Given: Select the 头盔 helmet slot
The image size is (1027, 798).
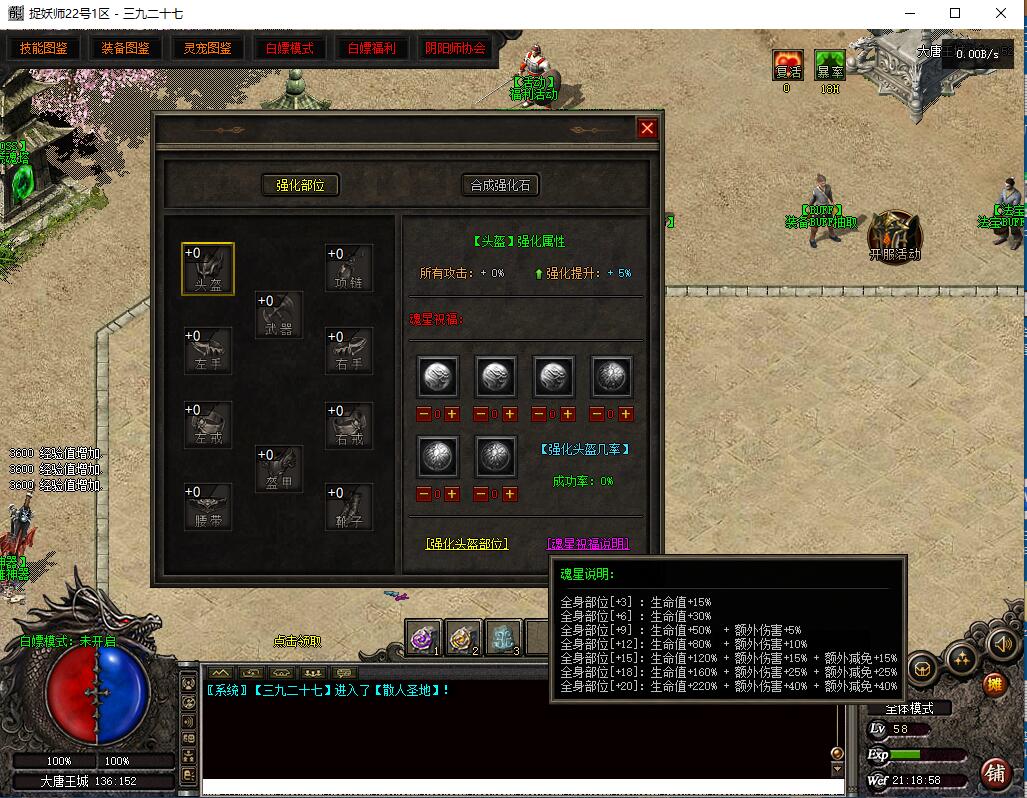Looking at the screenshot, I should (x=208, y=268).
